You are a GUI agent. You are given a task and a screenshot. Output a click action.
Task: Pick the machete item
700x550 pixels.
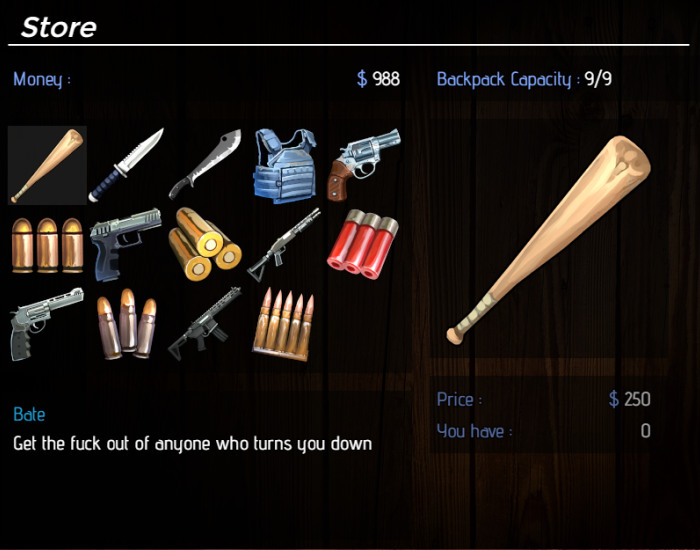tap(206, 165)
